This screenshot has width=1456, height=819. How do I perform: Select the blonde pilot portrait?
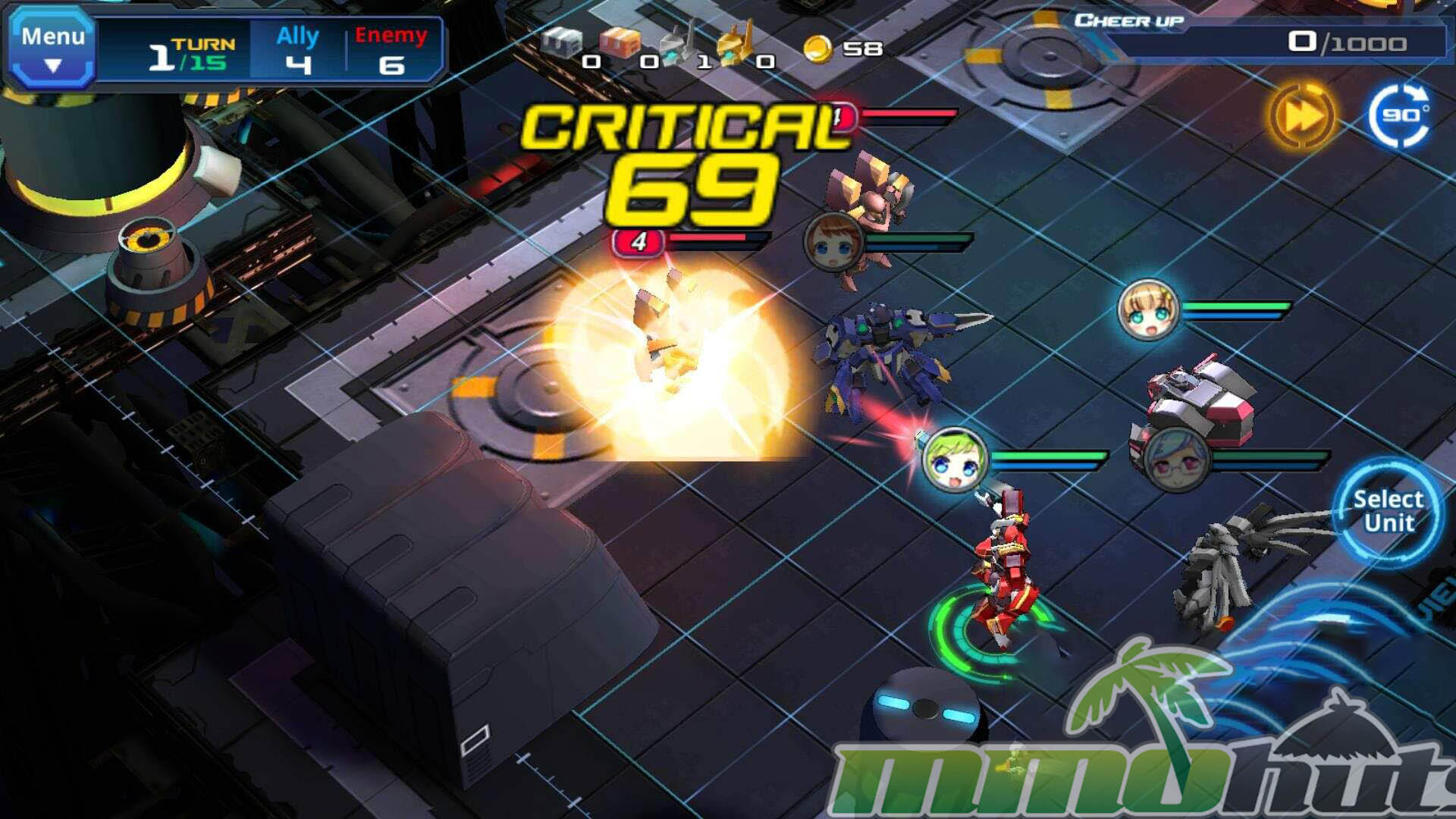coord(1148,309)
